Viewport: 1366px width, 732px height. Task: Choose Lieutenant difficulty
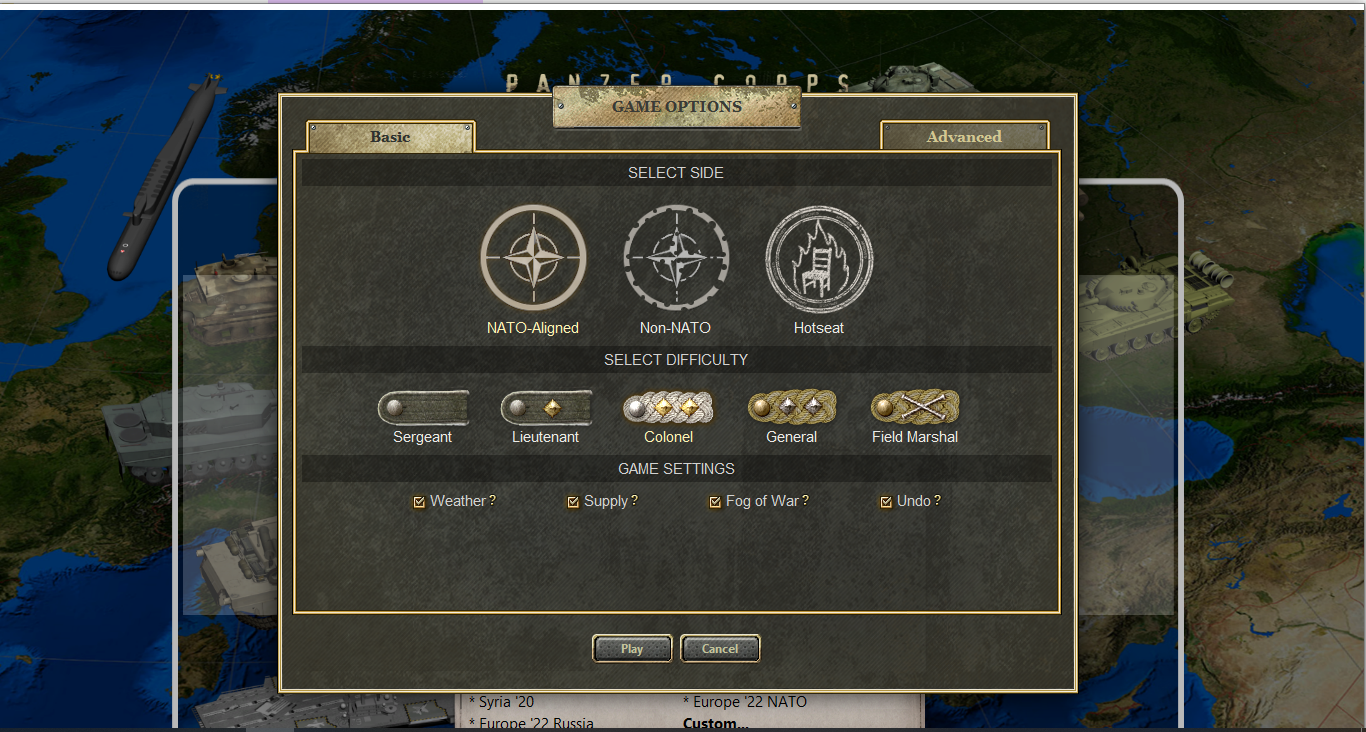[546, 408]
